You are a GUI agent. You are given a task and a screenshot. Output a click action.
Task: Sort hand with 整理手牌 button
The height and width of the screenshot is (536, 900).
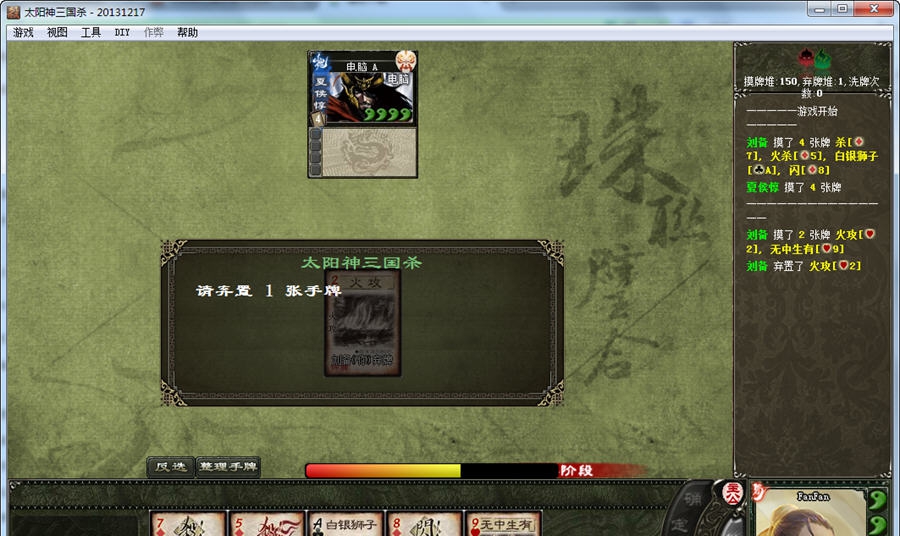(228, 467)
